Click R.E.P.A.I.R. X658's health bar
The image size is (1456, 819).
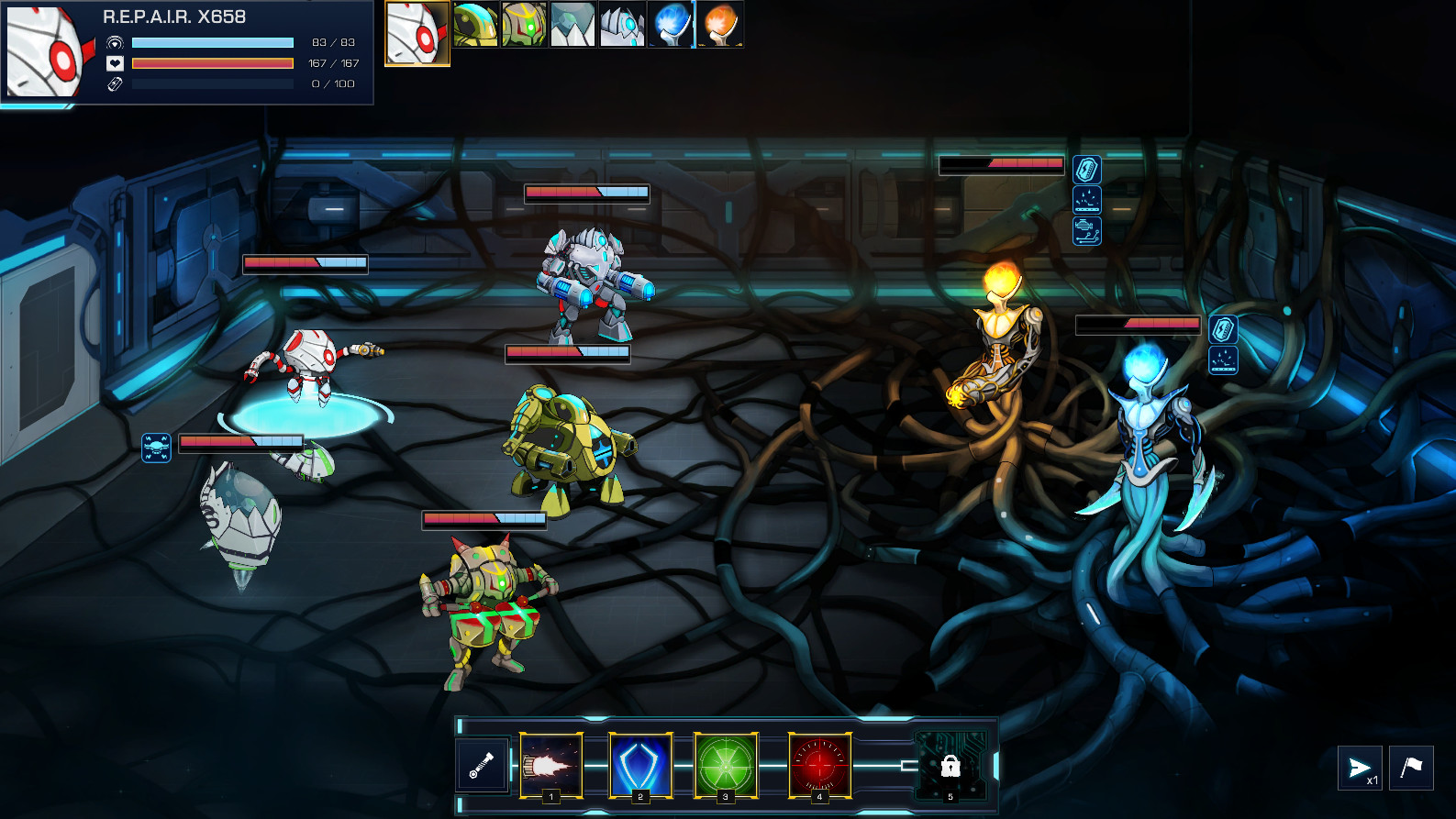[x=213, y=63]
